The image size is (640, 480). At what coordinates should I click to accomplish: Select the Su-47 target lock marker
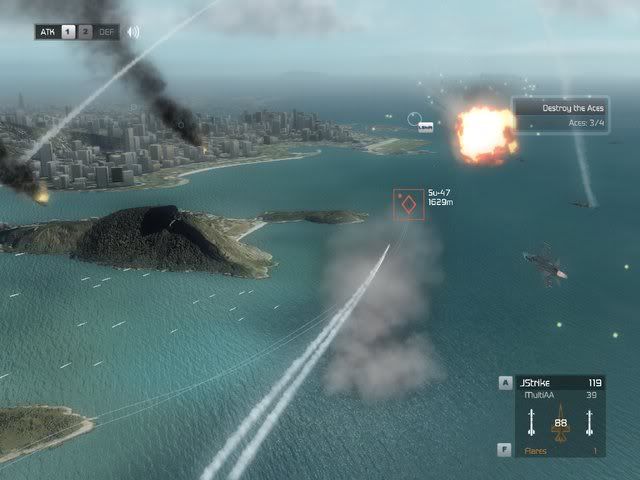[408, 205]
